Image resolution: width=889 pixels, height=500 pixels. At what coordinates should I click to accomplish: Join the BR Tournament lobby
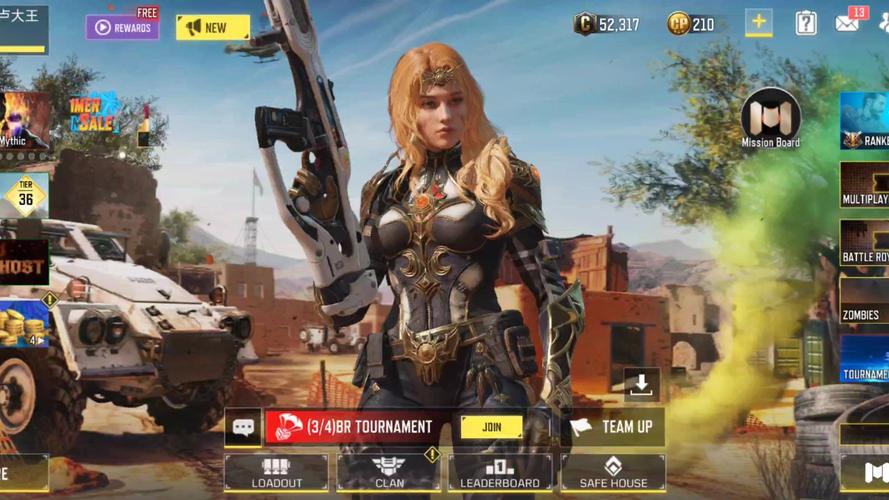(x=491, y=427)
